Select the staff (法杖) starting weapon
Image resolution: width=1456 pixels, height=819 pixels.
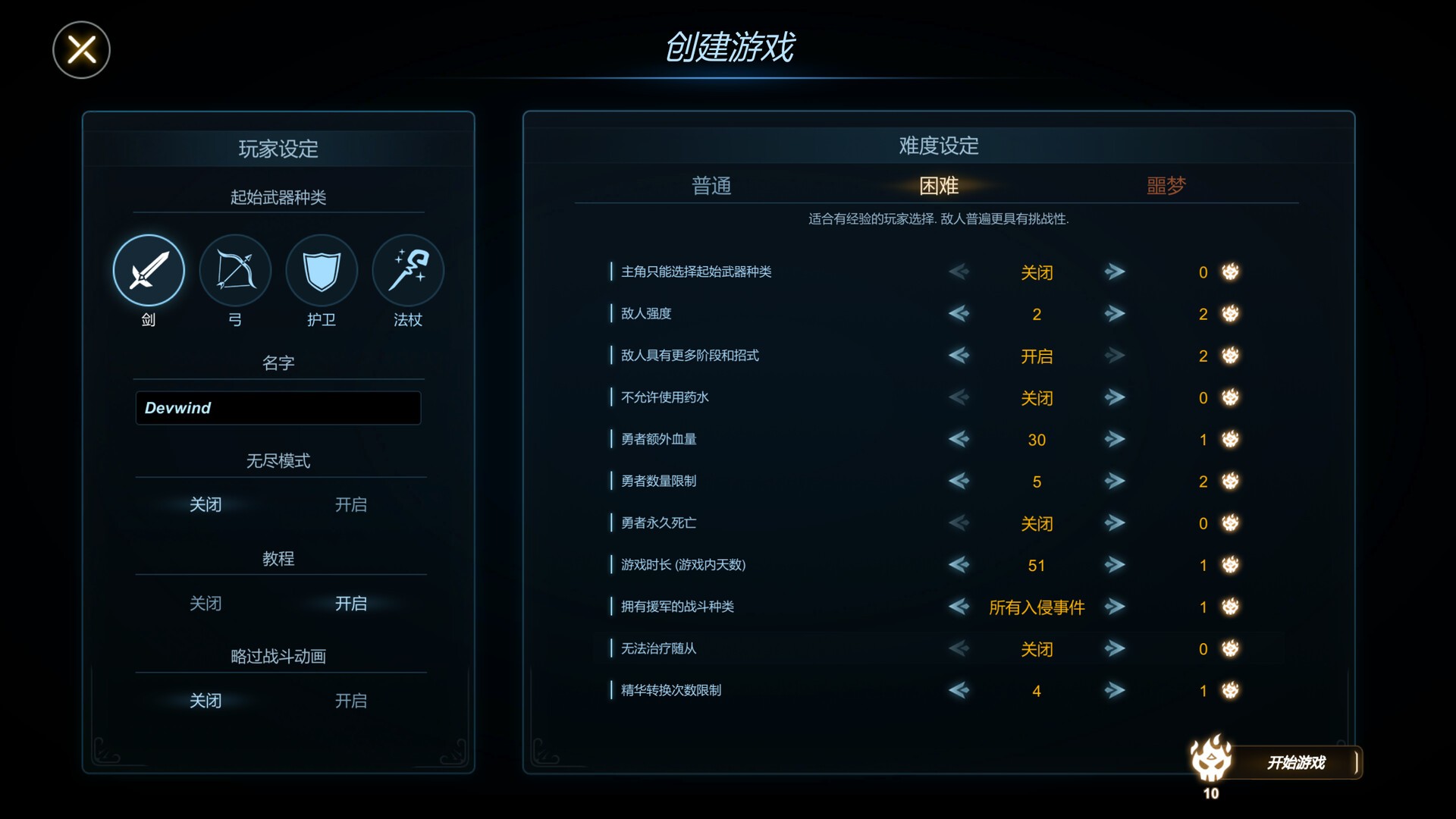pyautogui.click(x=407, y=268)
